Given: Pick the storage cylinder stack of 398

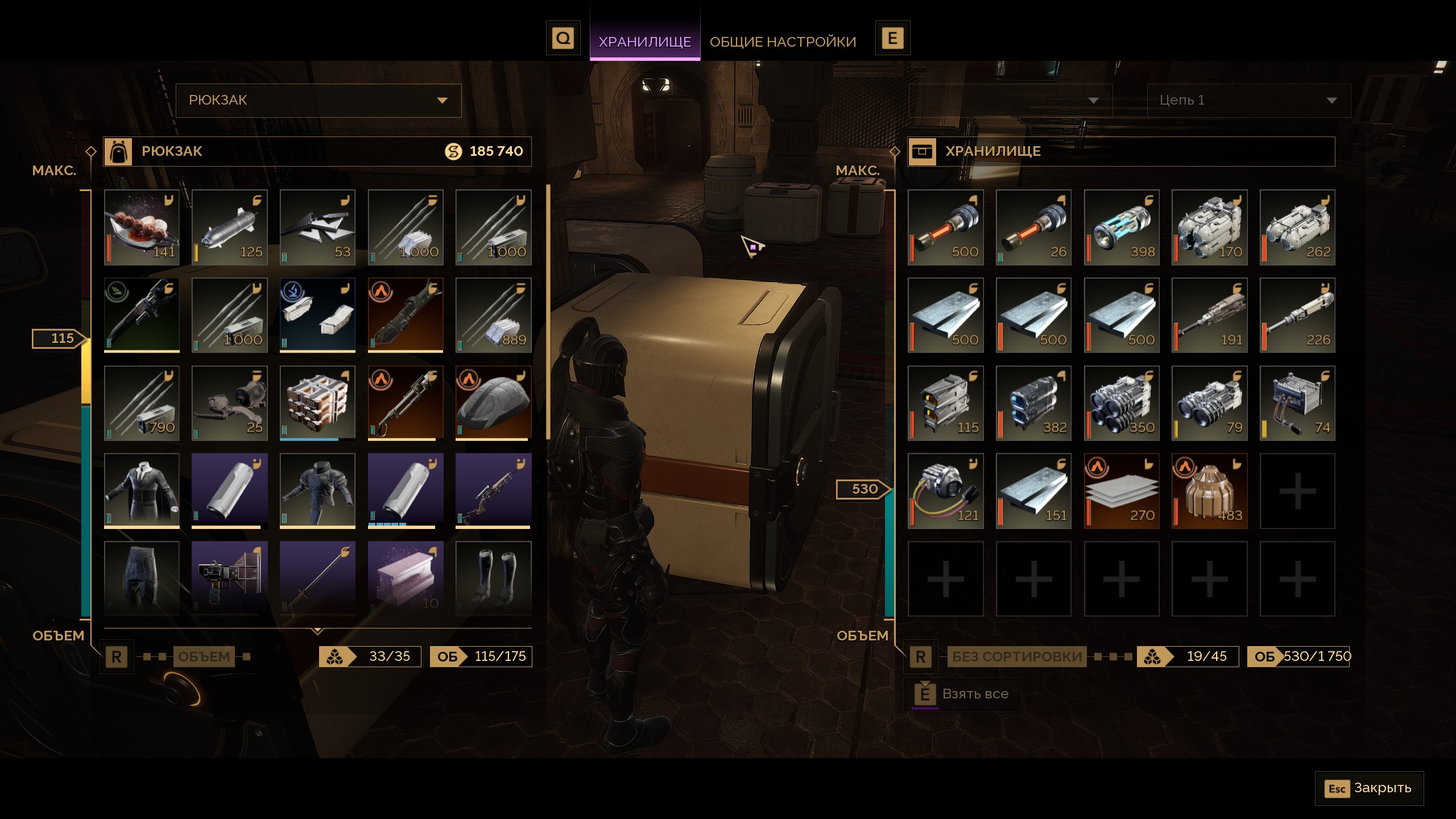Looking at the screenshot, I should point(1122,227).
